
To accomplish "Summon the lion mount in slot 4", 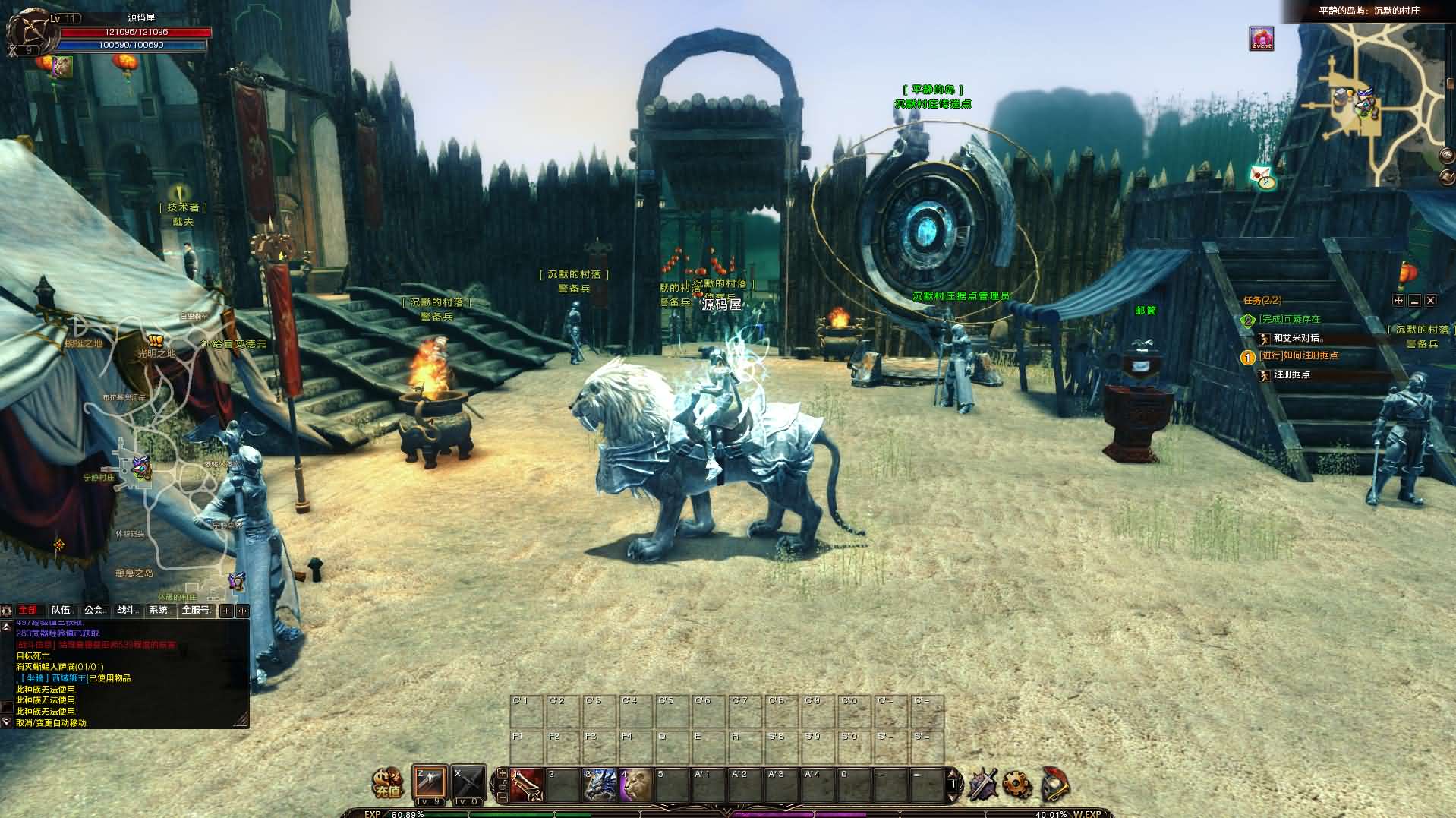I will (x=636, y=785).
